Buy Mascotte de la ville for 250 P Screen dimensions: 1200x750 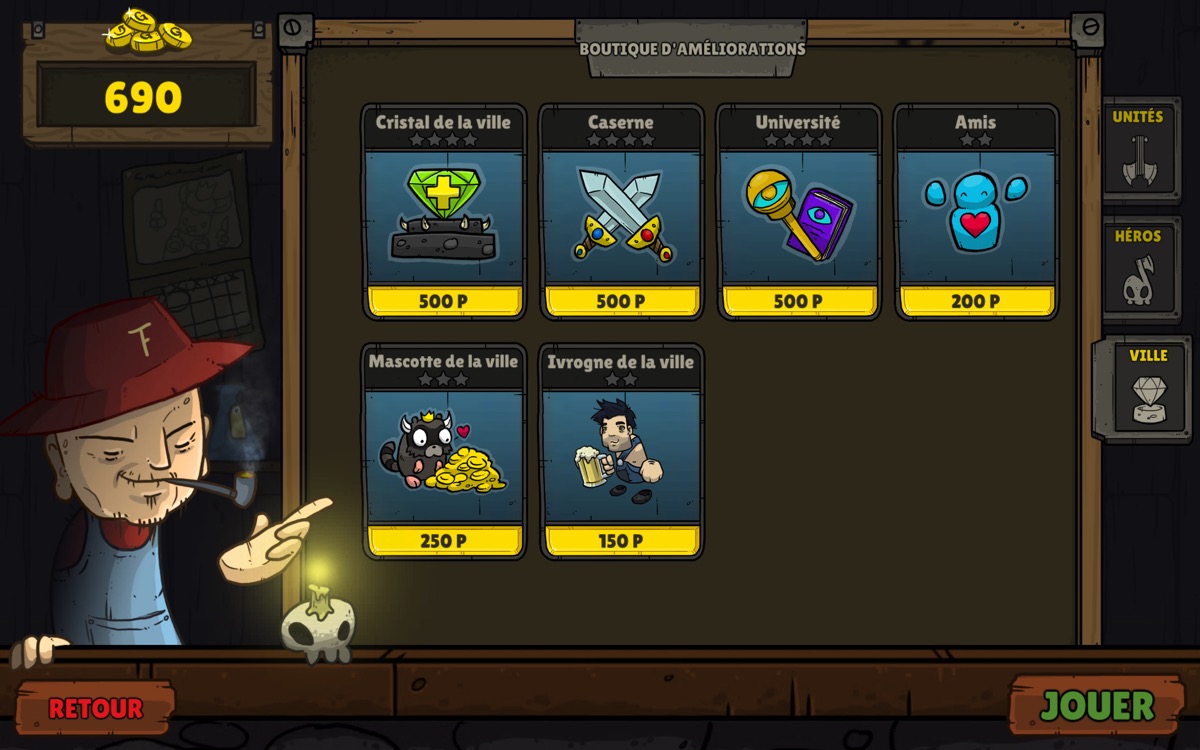444,541
